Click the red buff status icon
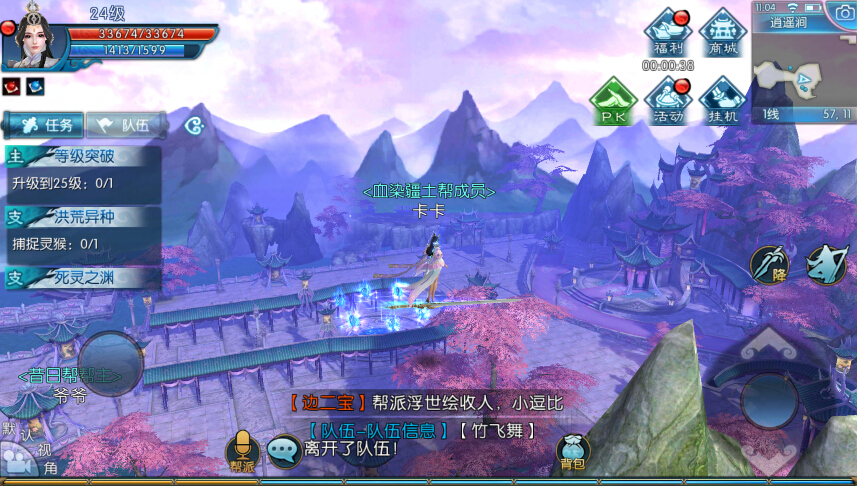The height and width of the screenshot is (486, 857). [x=11, y=86]
